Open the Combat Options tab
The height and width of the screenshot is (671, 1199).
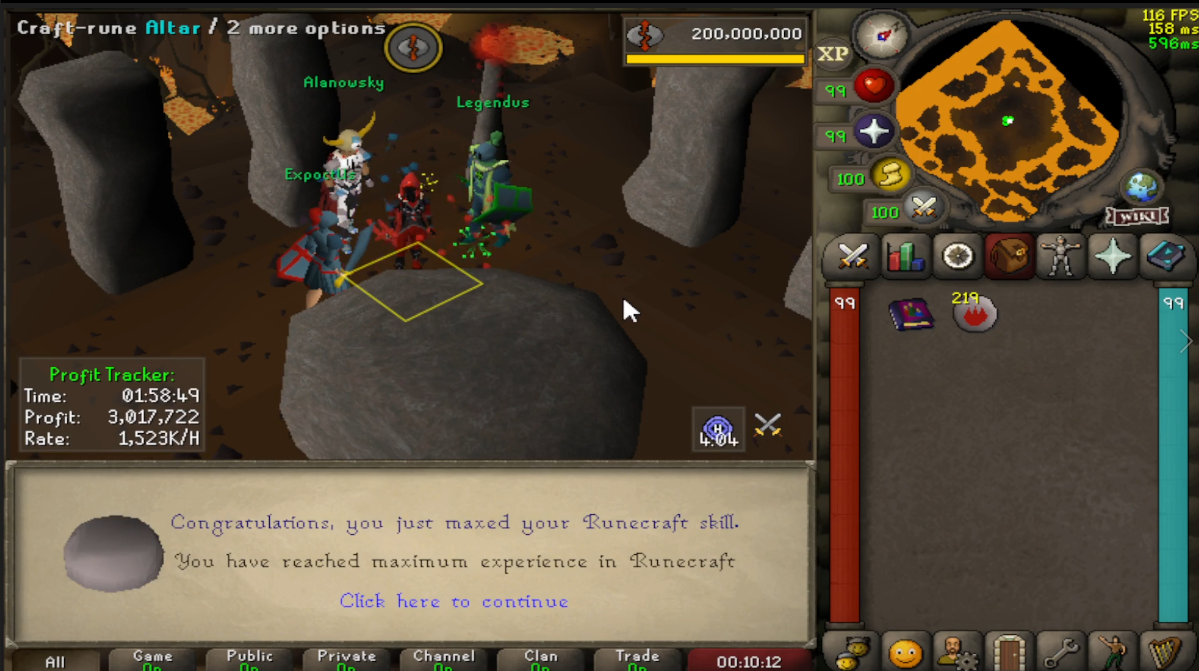[x=852, y=256]
